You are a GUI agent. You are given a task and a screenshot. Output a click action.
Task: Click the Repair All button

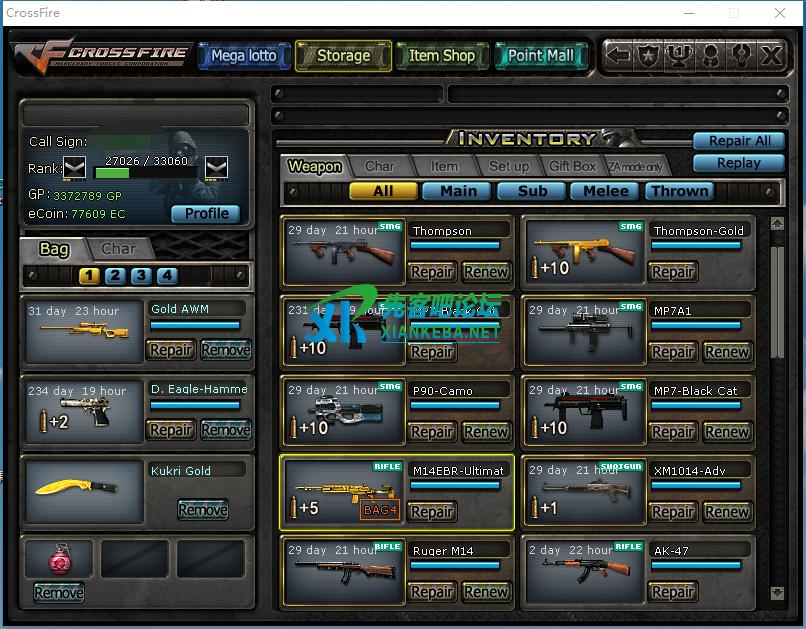(x=739, y=141)
